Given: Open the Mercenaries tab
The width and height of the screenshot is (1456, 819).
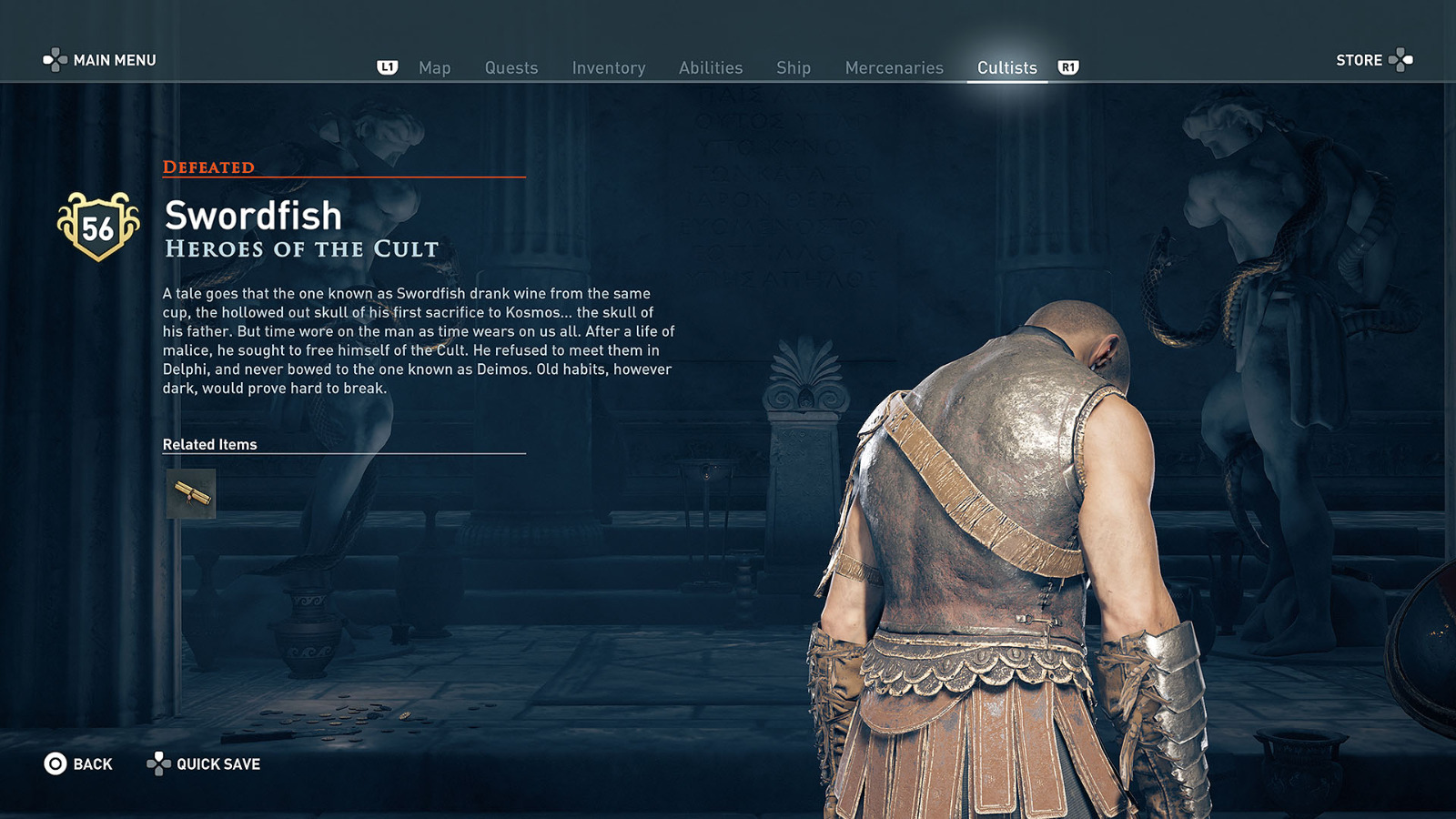Looking at the screenshot, I should click(894, 67).
